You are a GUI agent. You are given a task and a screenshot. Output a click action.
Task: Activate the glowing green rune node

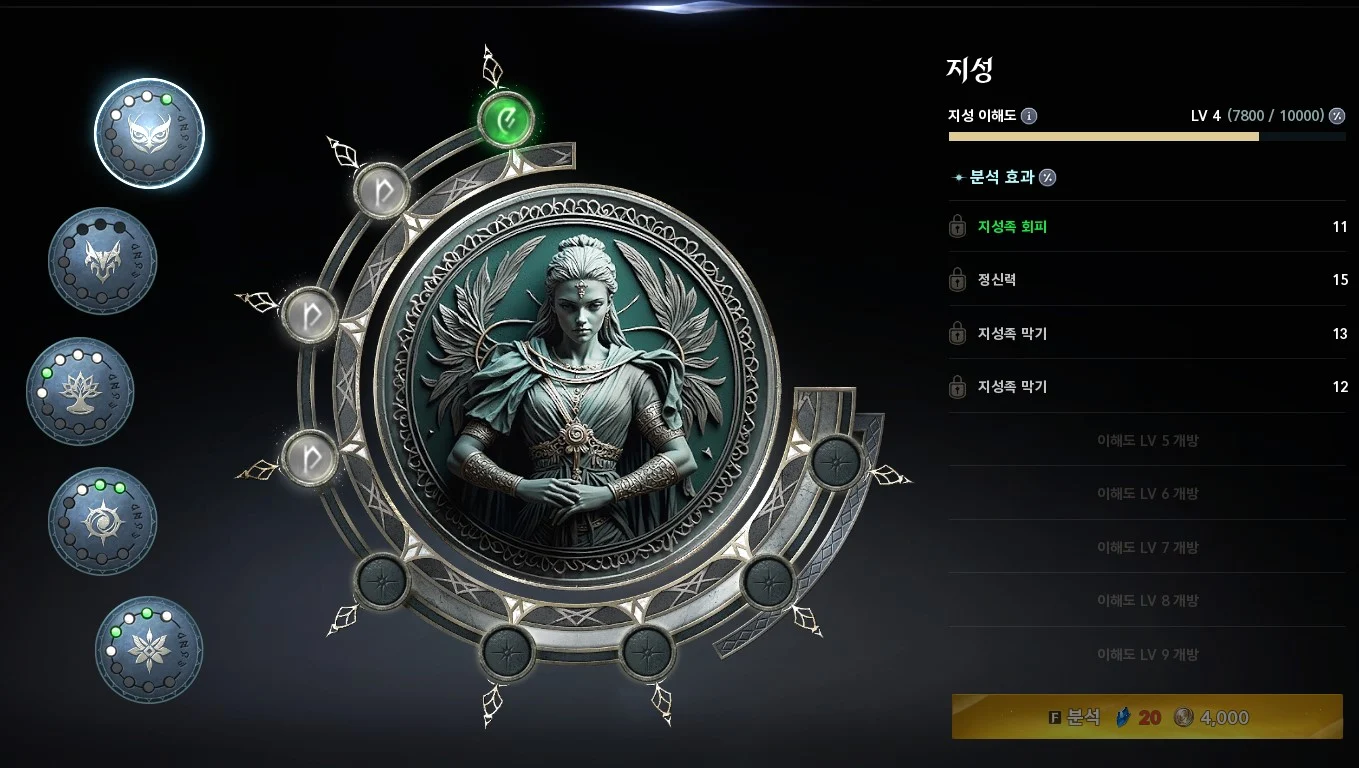[507, 120]
